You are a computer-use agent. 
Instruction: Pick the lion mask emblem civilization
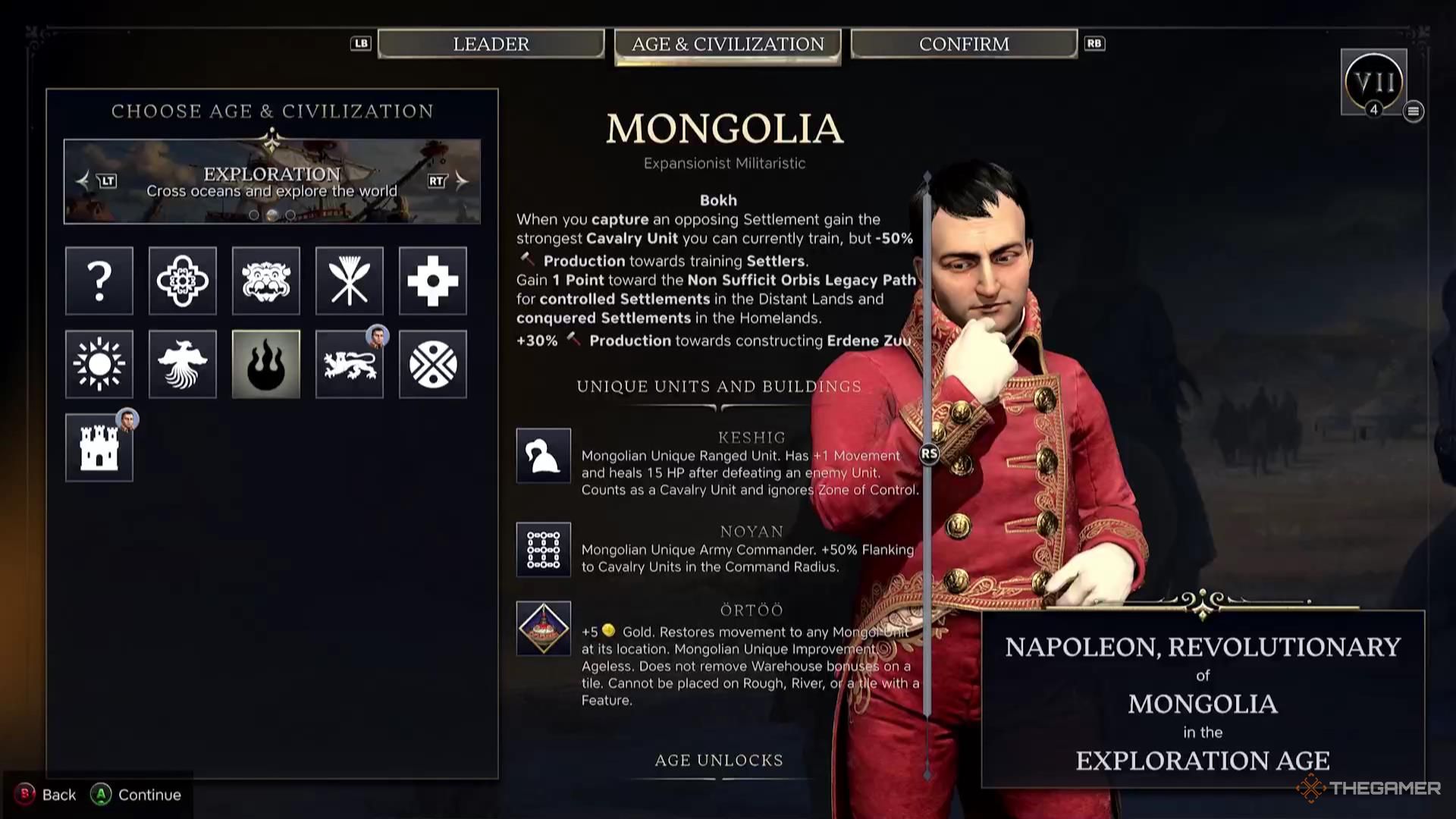266,281
